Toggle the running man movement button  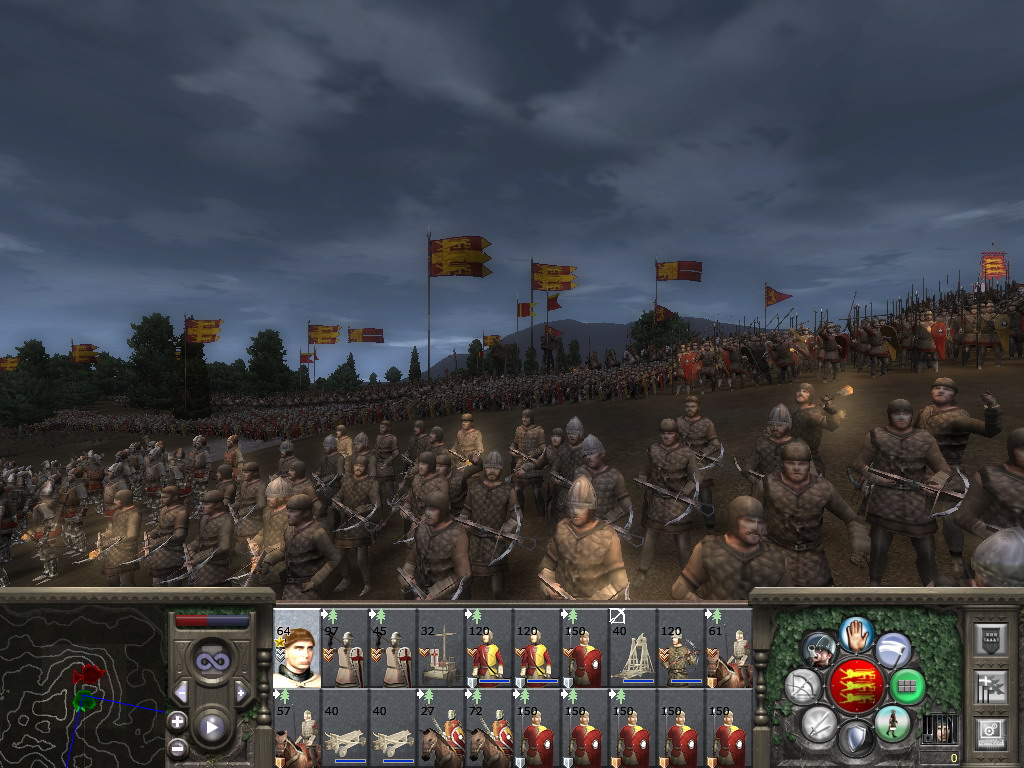[892, 723]
